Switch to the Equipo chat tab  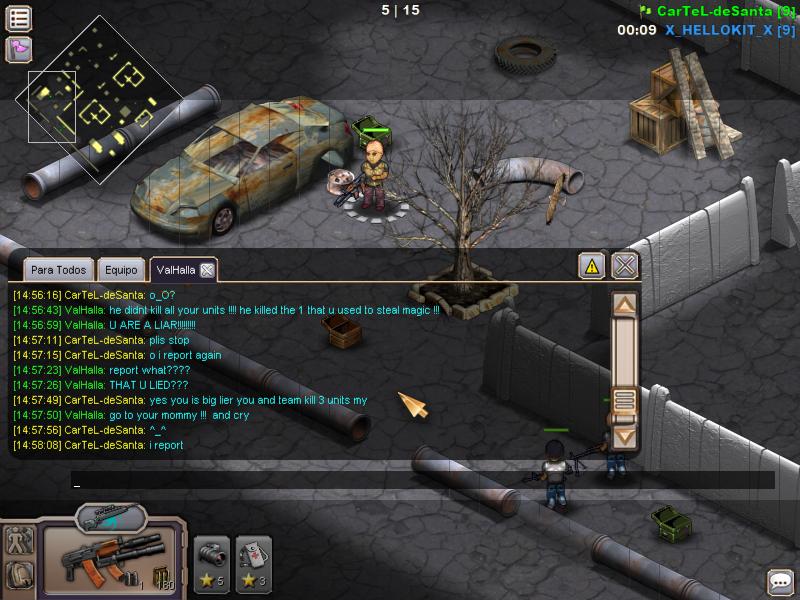point(121,270)
